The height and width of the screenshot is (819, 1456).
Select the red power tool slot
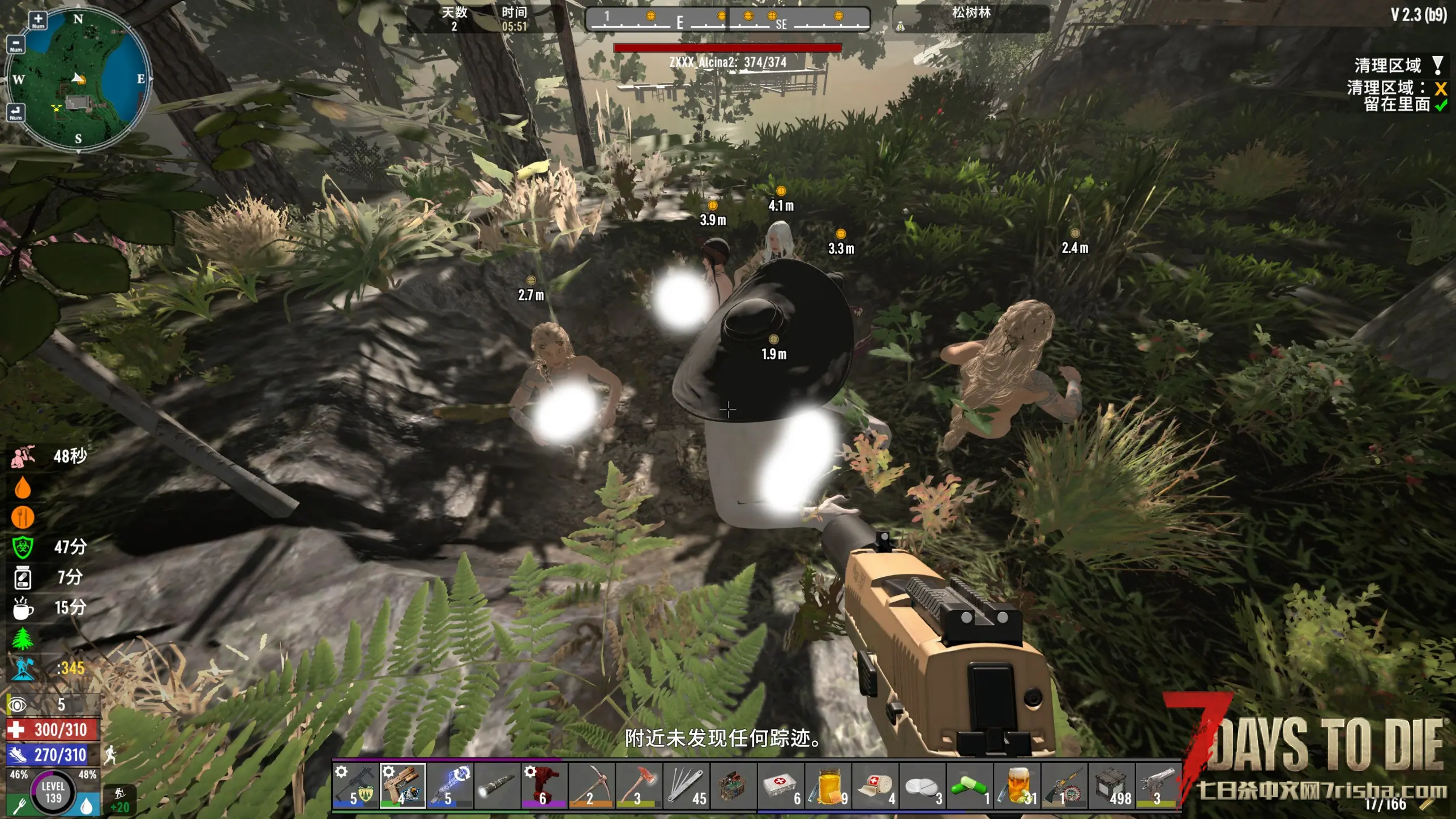click(544, 786)
